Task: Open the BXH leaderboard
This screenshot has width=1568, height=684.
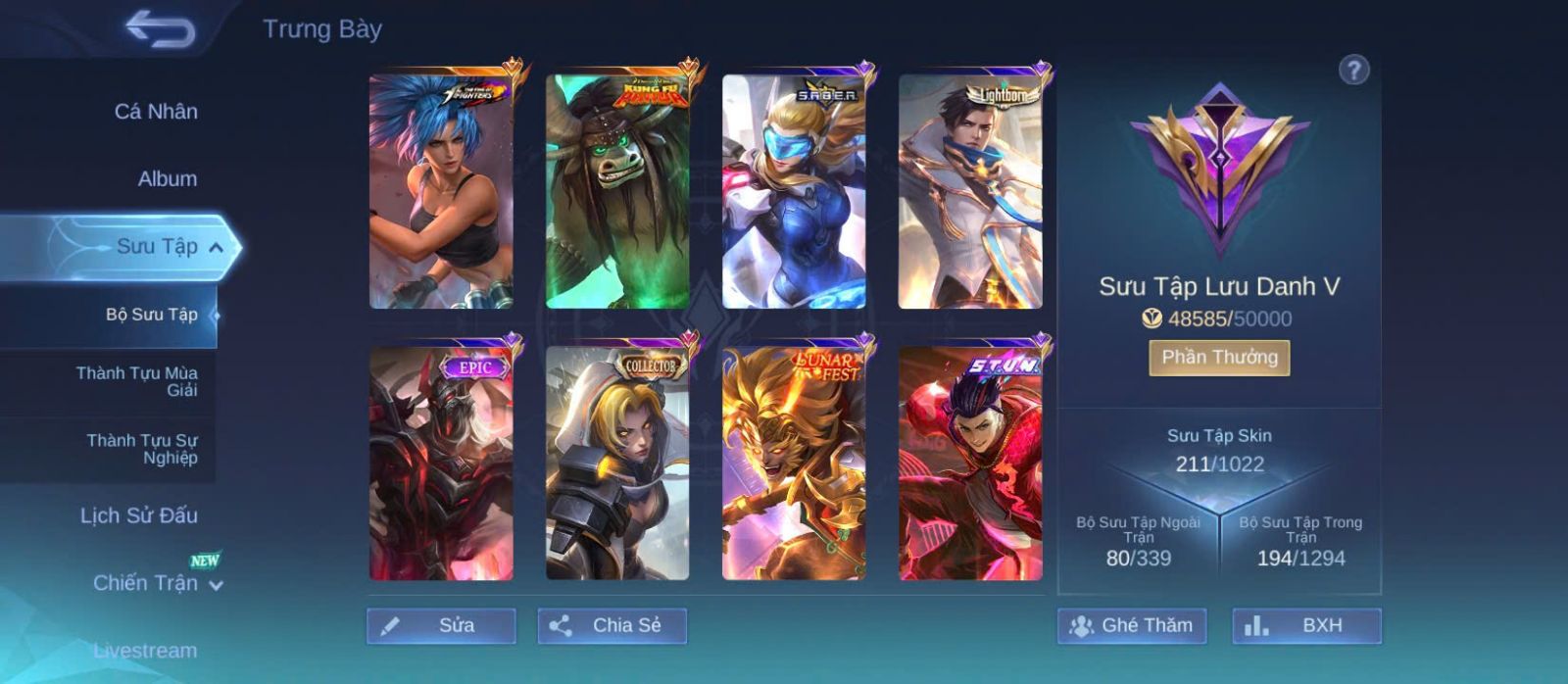Action: pos(1306,626)
